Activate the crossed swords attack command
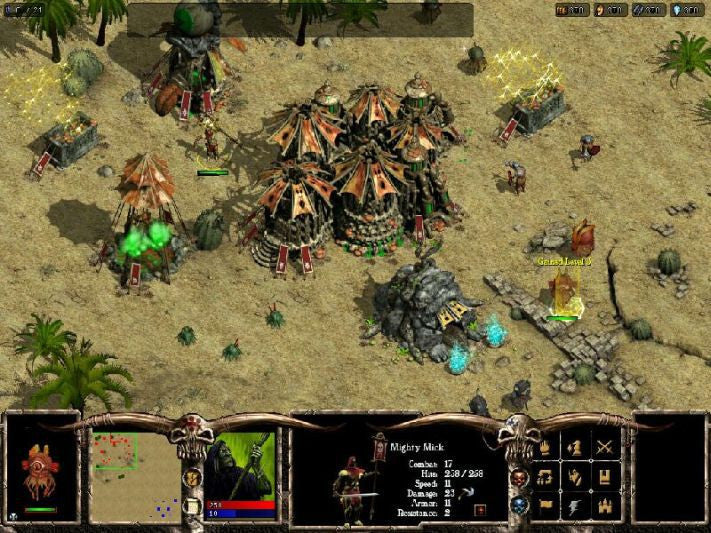The image size is (711, 533). (x=605, y=447)
